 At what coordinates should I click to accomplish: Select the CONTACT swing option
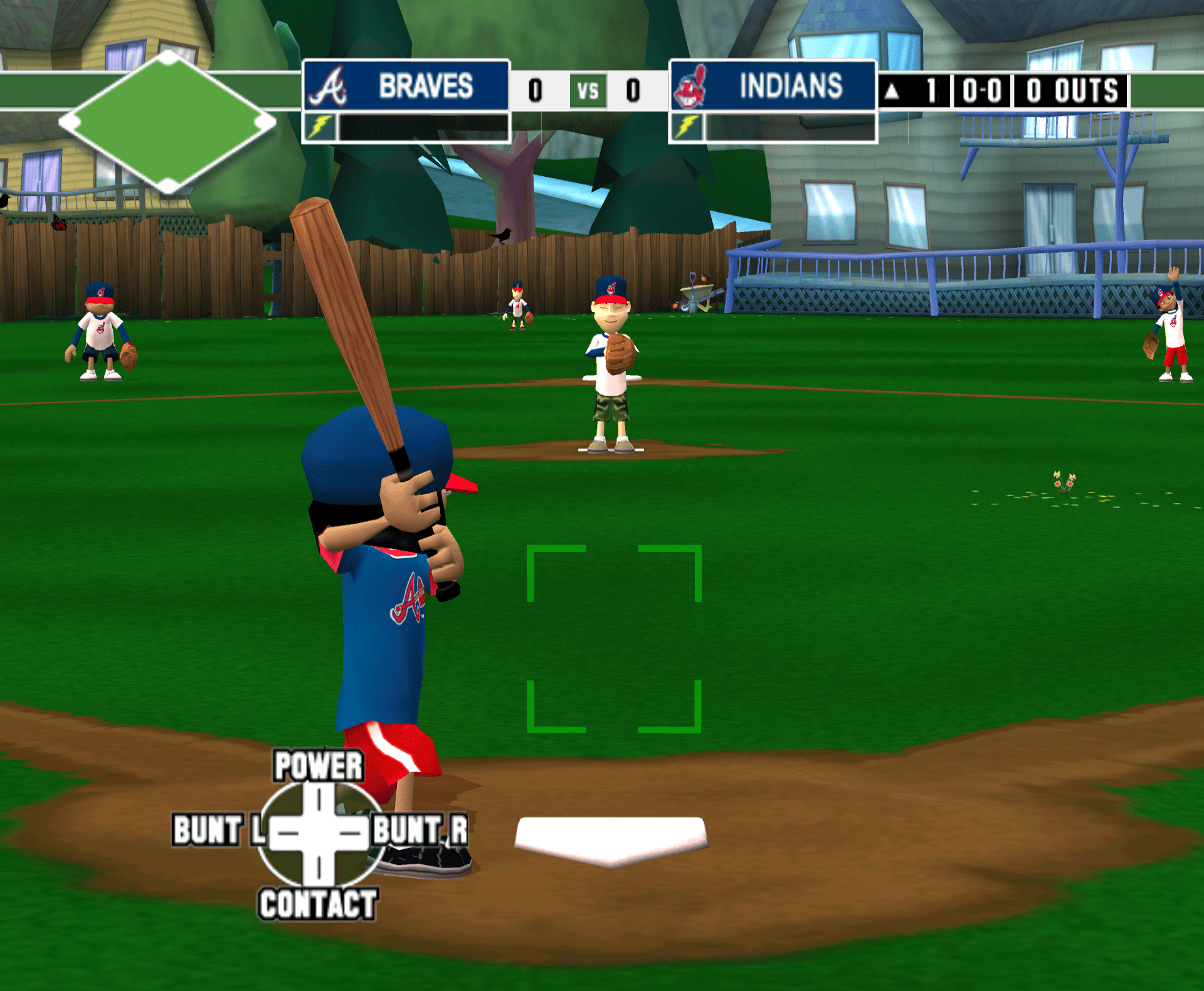(x=318, y=904)
